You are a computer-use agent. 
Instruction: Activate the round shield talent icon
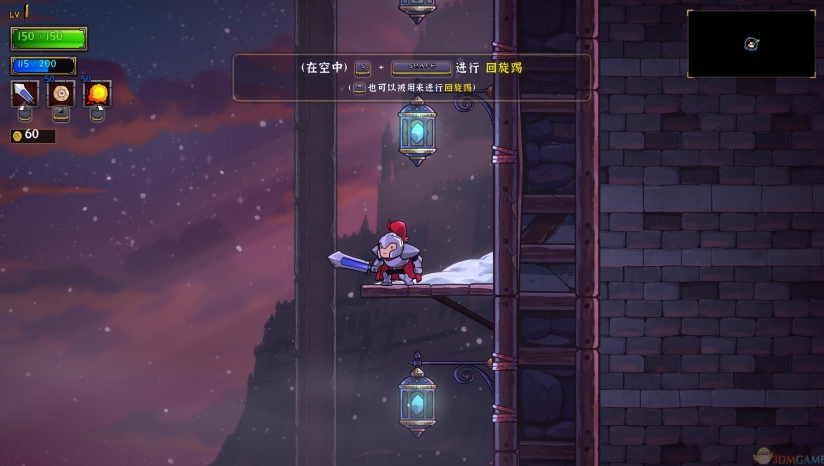62,94
